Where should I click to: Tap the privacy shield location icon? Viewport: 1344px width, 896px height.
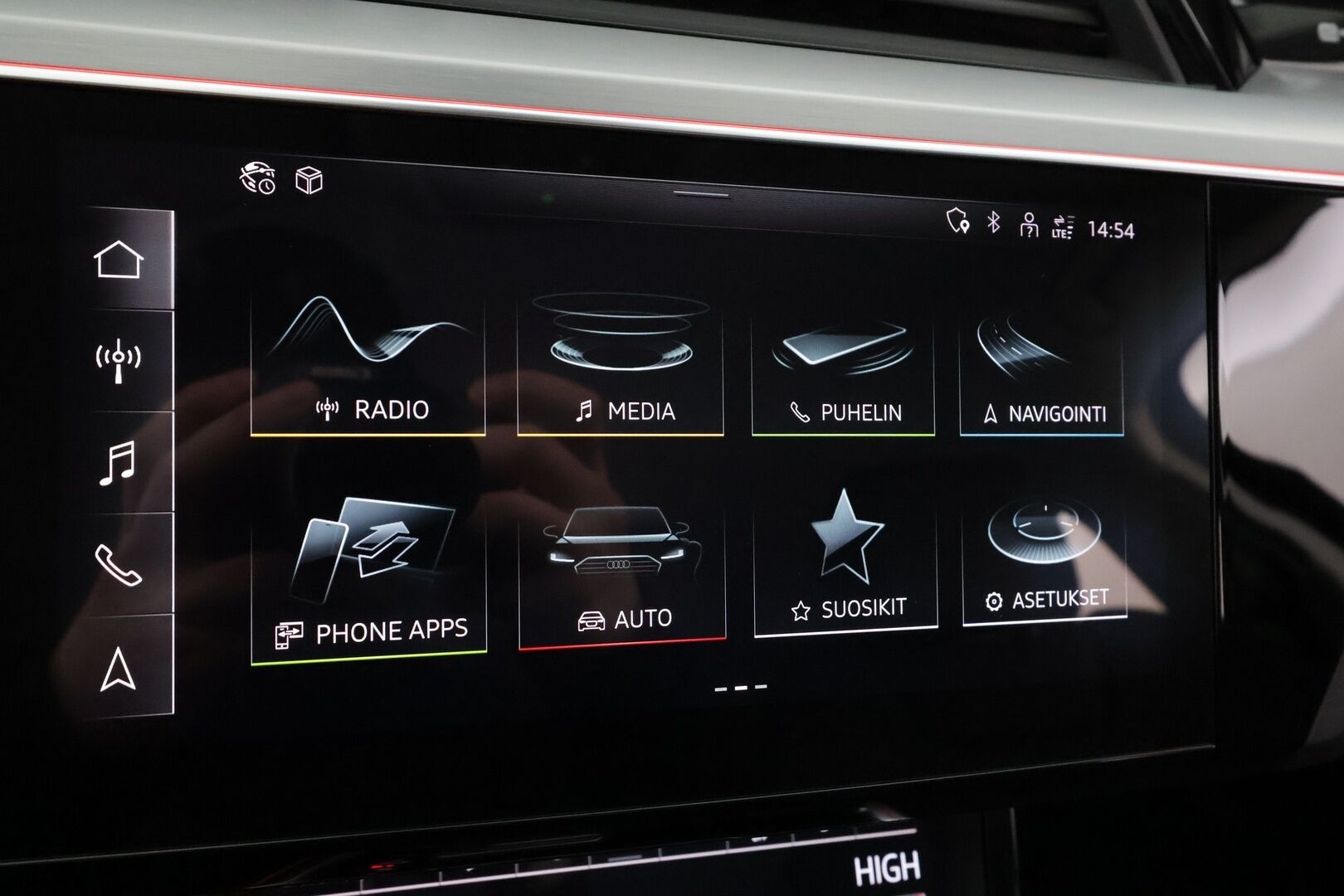click(x=958, y=222)
